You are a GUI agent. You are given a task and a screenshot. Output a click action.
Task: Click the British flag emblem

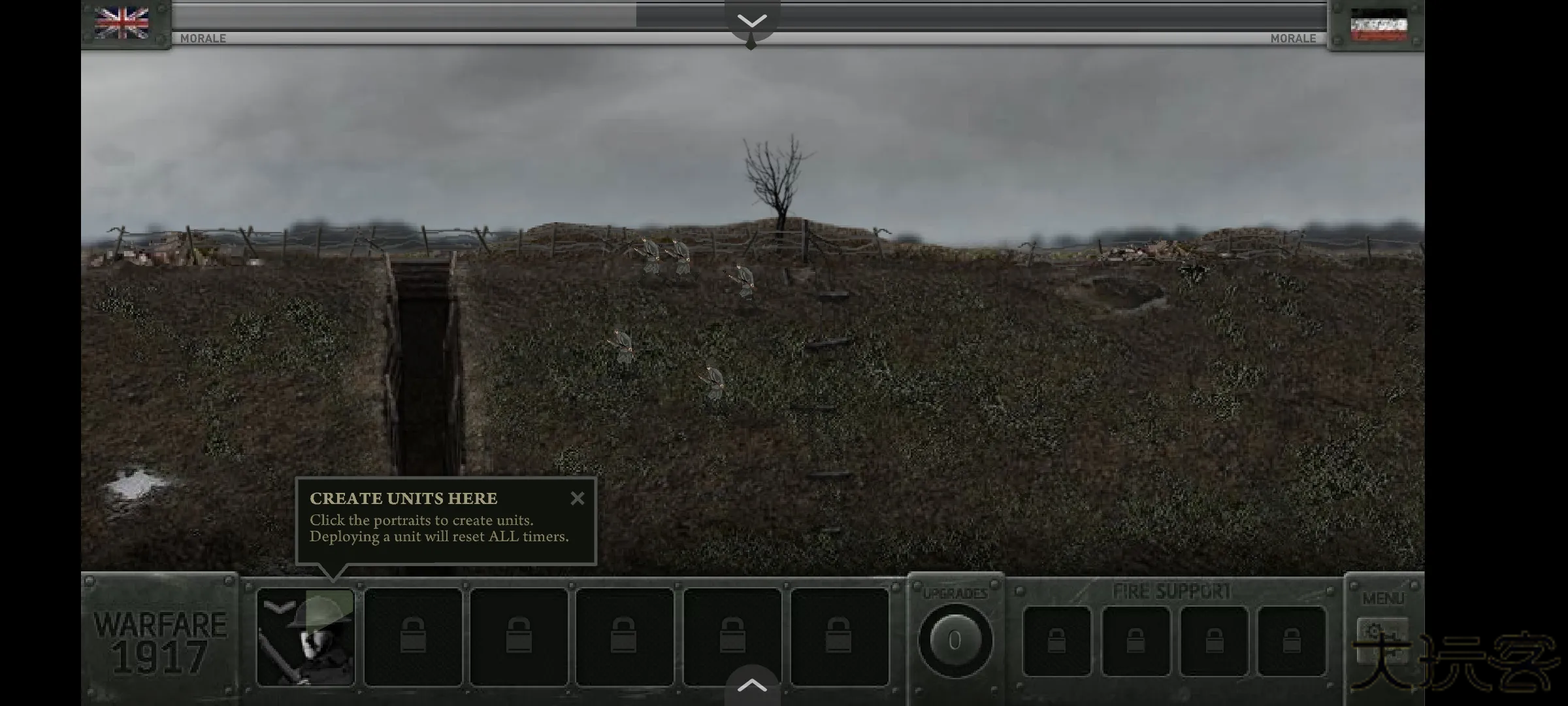tap(122, 22)
